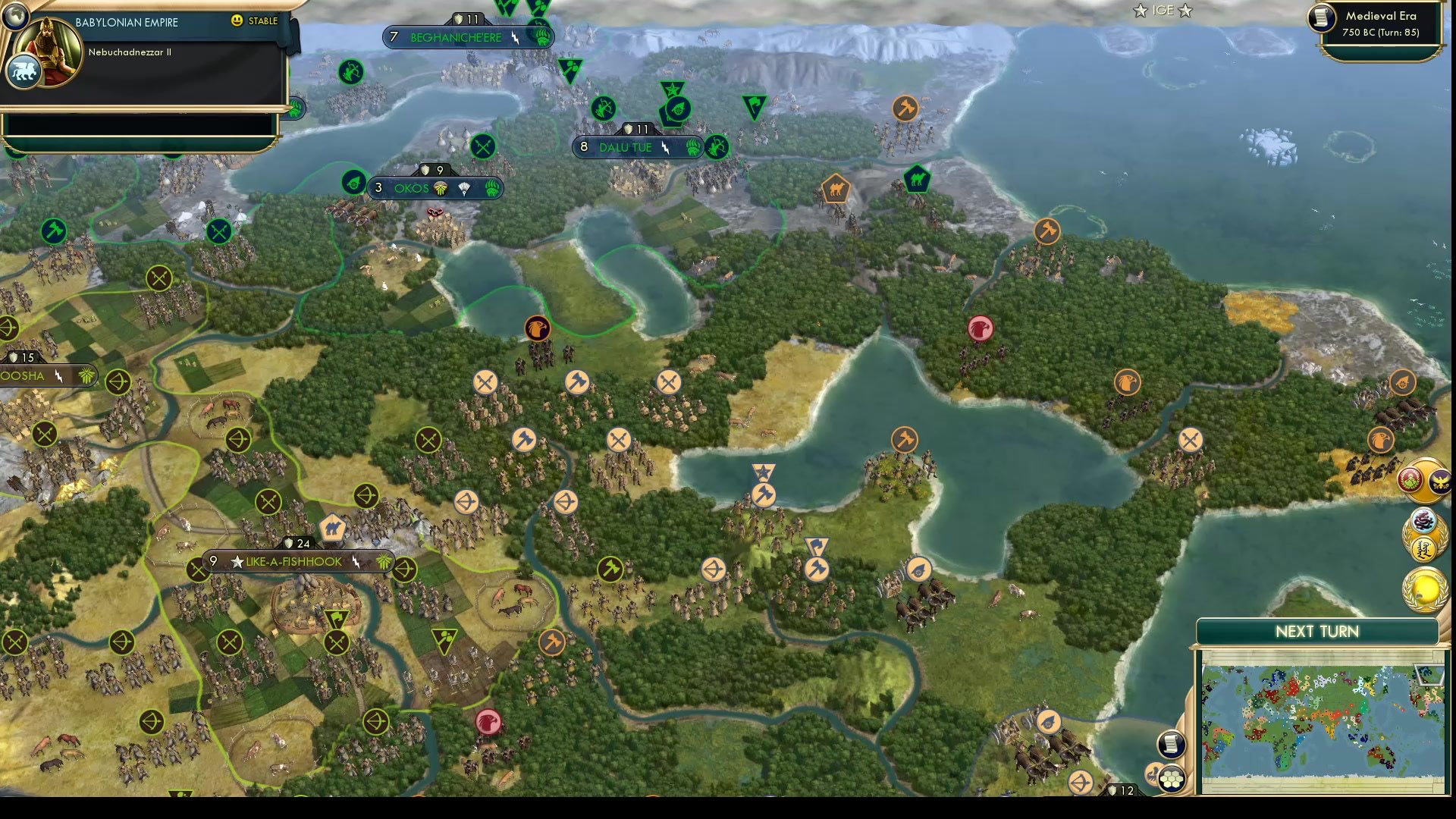Click the Next Turn button

[1316, 631]
